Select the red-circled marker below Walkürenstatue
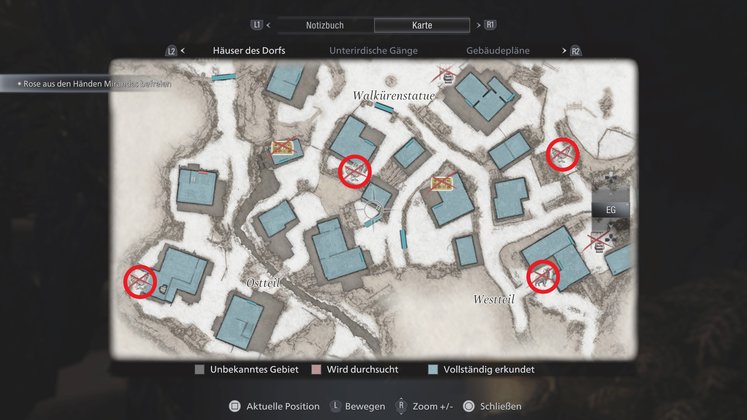The image size is (747, 420). click(355, 170)
